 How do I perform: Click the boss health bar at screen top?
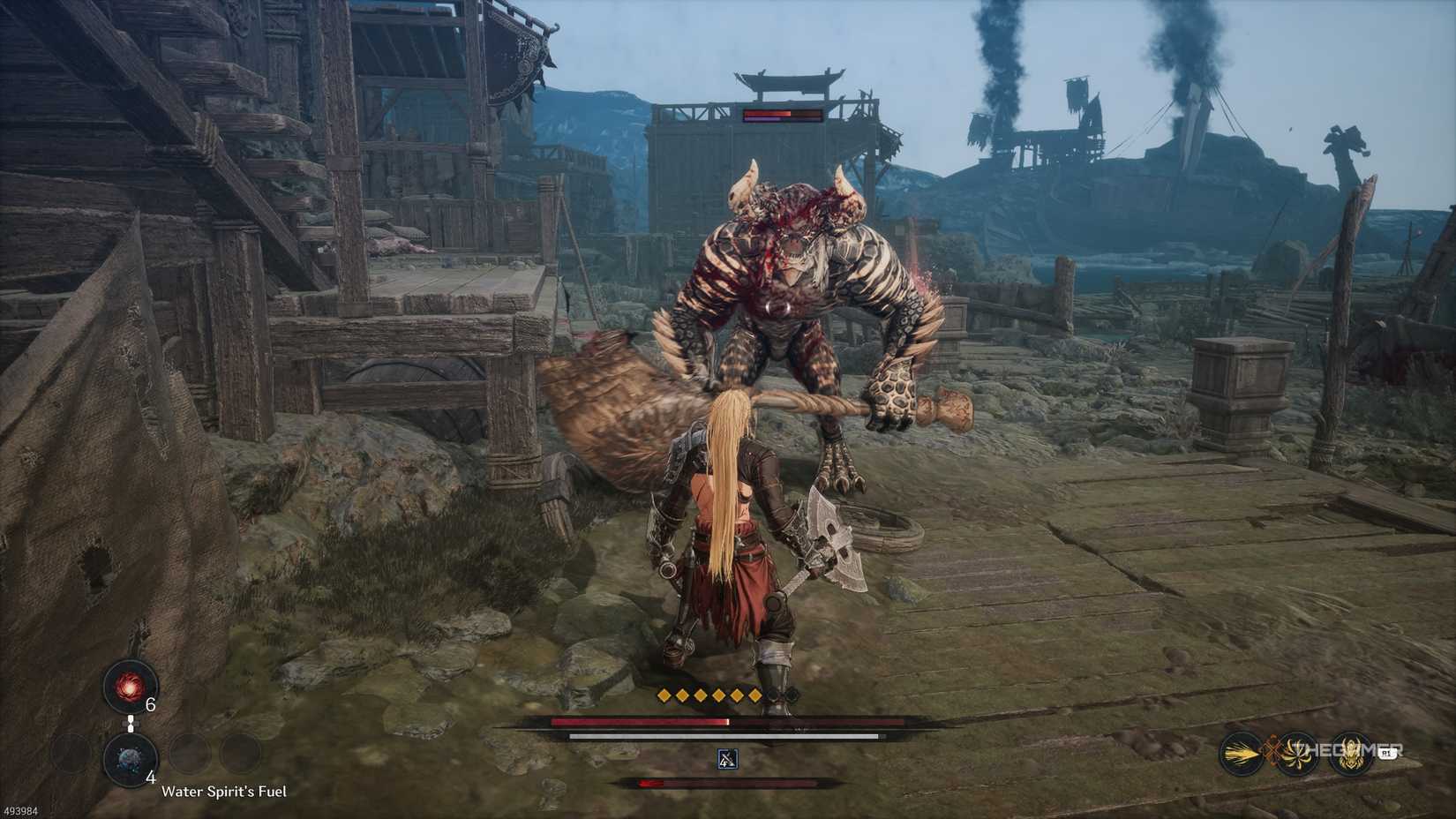click(781, 116)
